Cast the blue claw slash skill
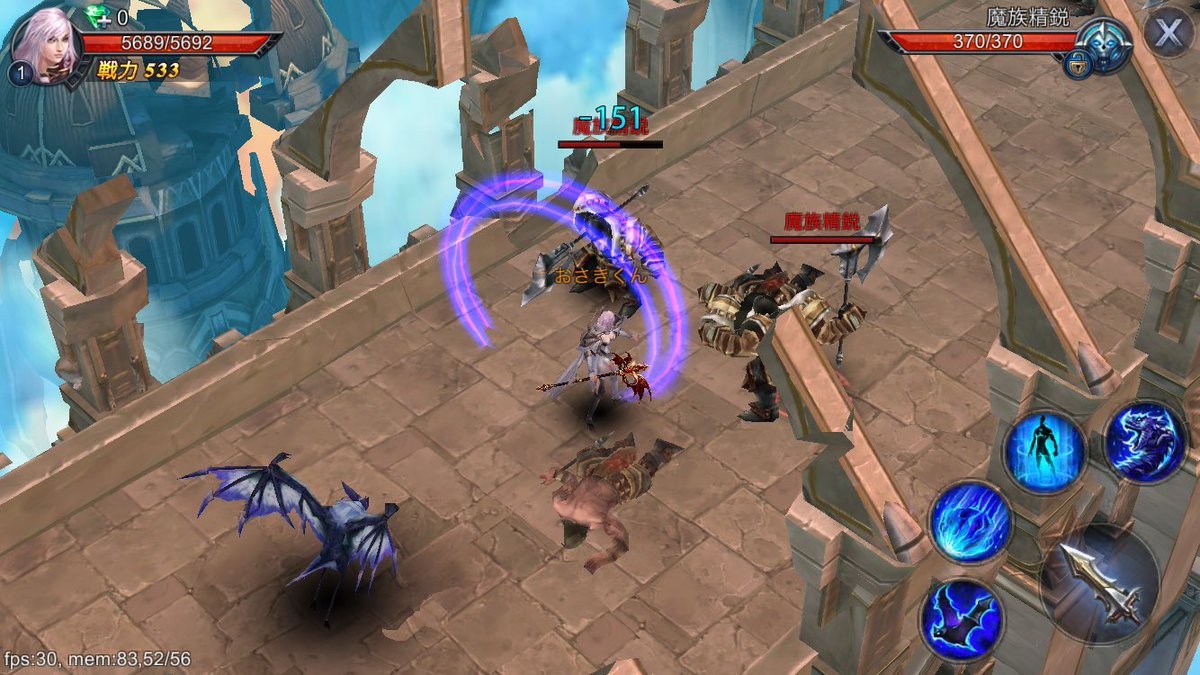 click(970, 521)
